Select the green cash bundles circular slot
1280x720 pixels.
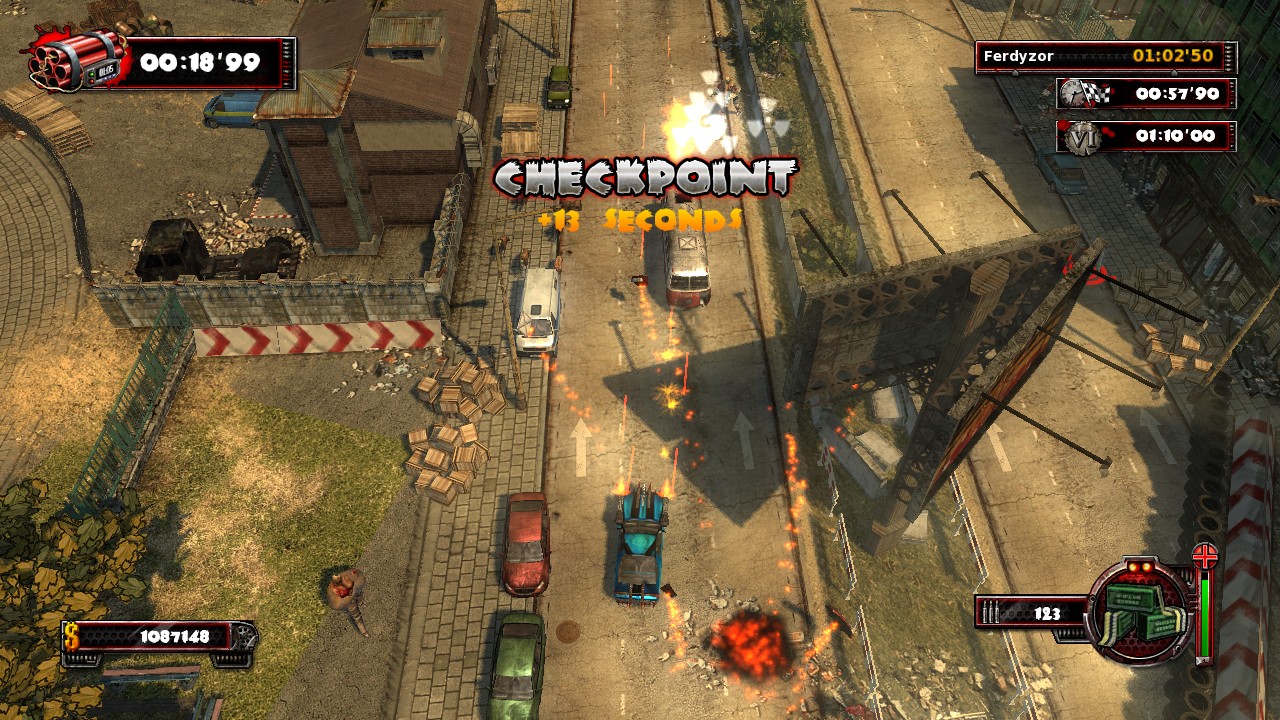pos(1140,611)
